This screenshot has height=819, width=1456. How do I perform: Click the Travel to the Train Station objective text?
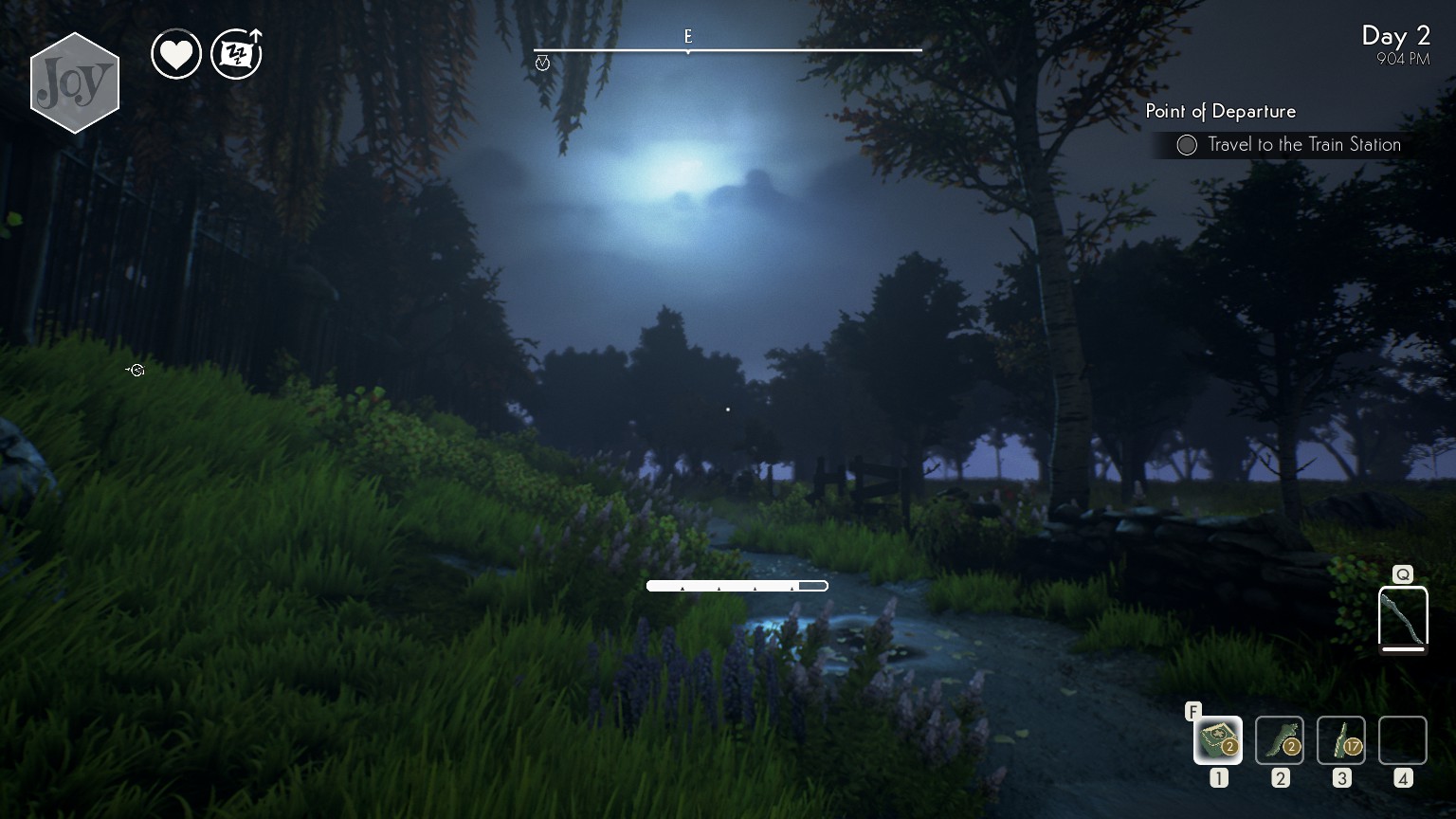[x=1303, y=144]
